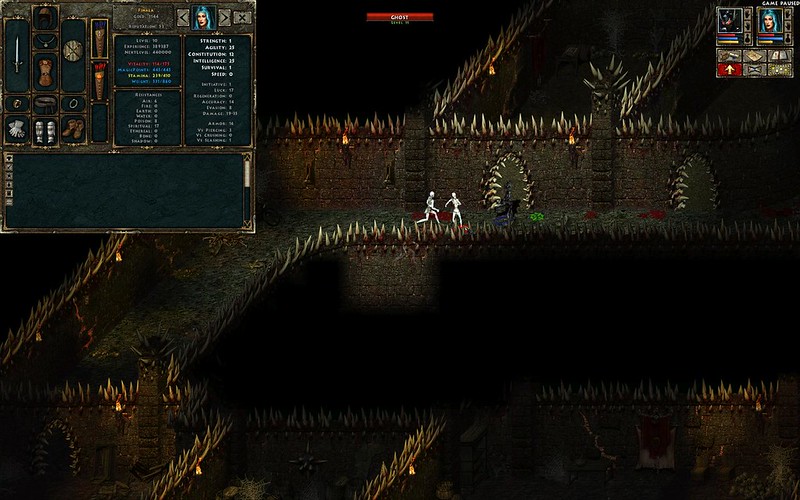Image resolution: width=800 pixels, height=500 pixels.
Task: Pick the equipped belt slot
Action: [45, 102]
